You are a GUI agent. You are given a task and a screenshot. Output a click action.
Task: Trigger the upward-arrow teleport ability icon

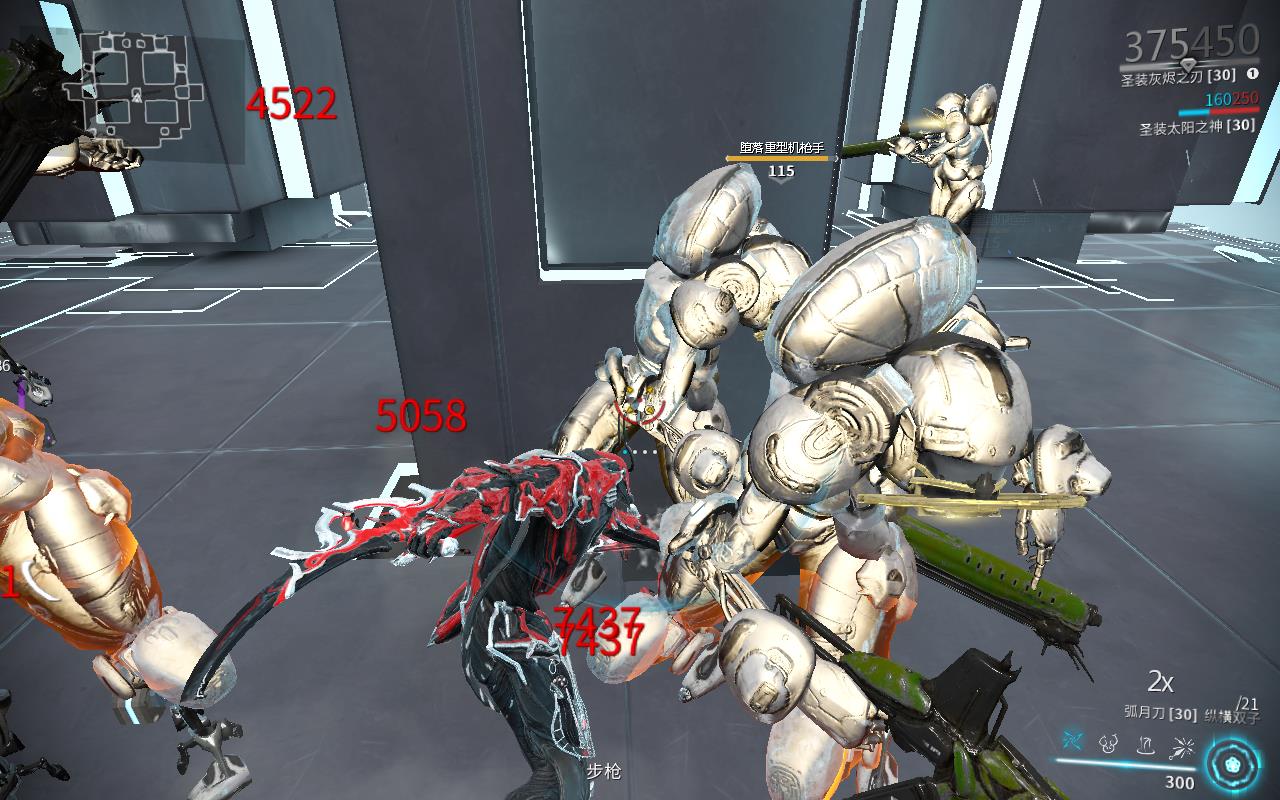click(1145, 743)
